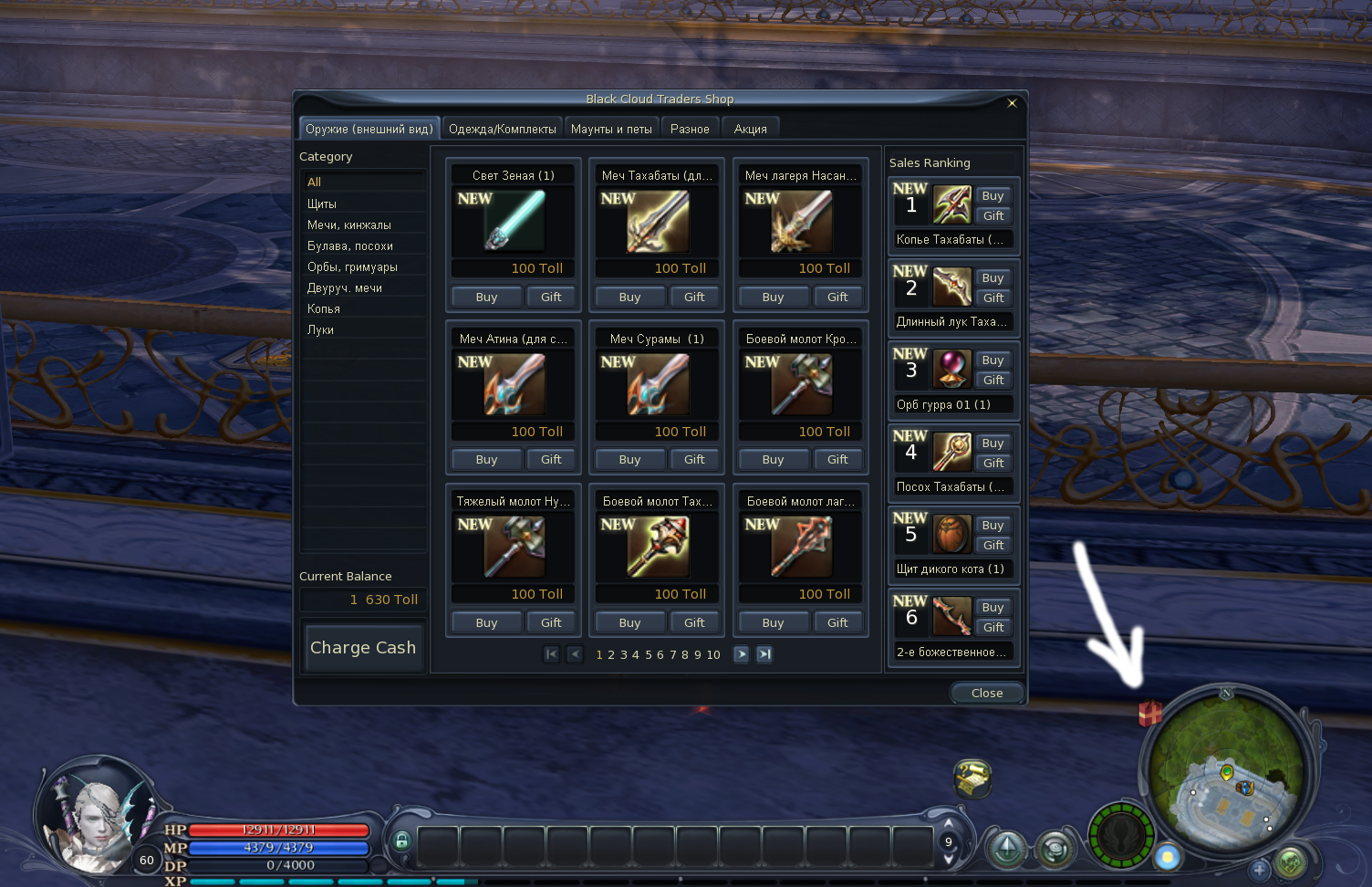Viewport: 1372px width, 887px height.
Task: Choose the Мечи, кинжалы category
Action: coord(349,224)
